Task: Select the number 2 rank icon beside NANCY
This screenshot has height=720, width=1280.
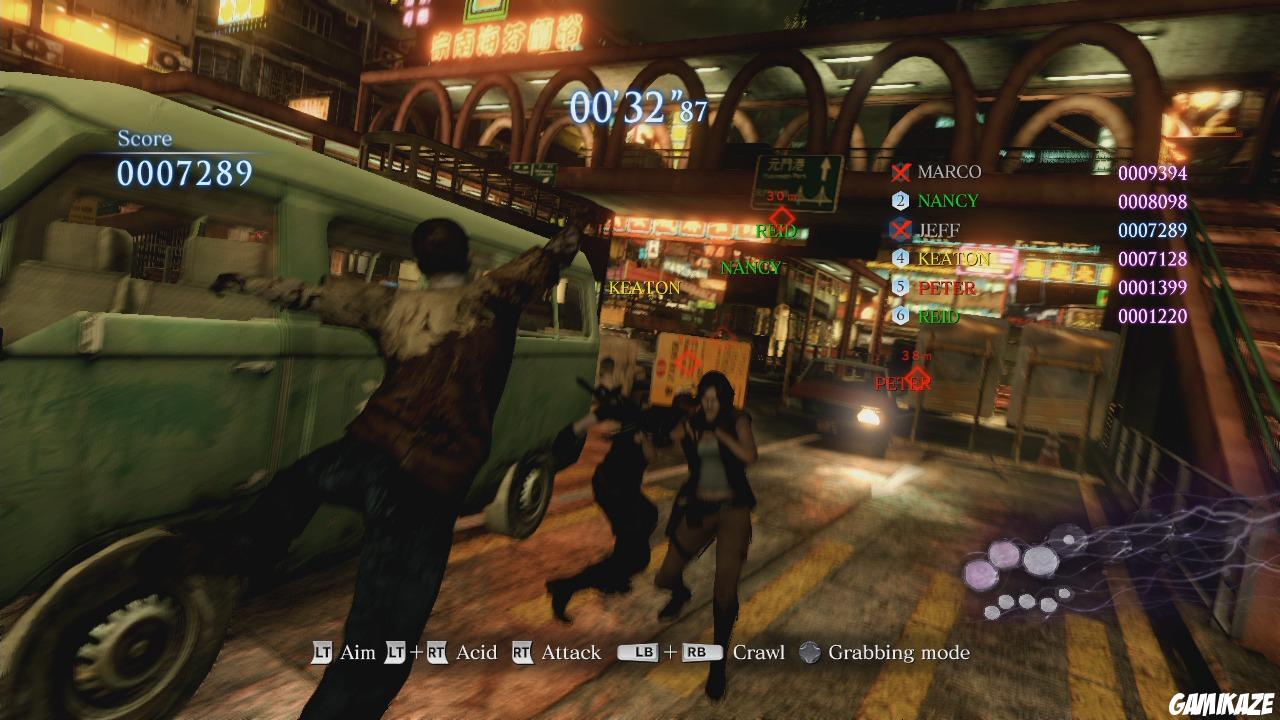Action: (x=899, y=200)
